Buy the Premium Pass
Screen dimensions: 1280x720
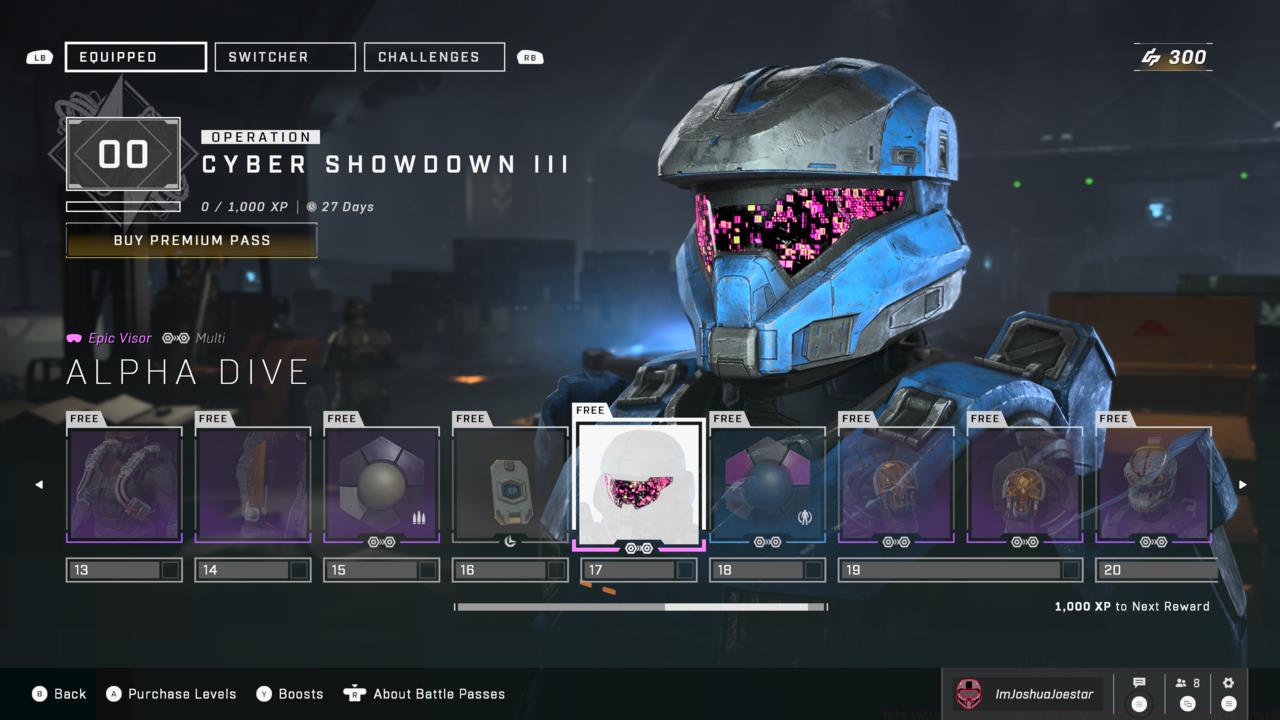(x=191, y=241)
